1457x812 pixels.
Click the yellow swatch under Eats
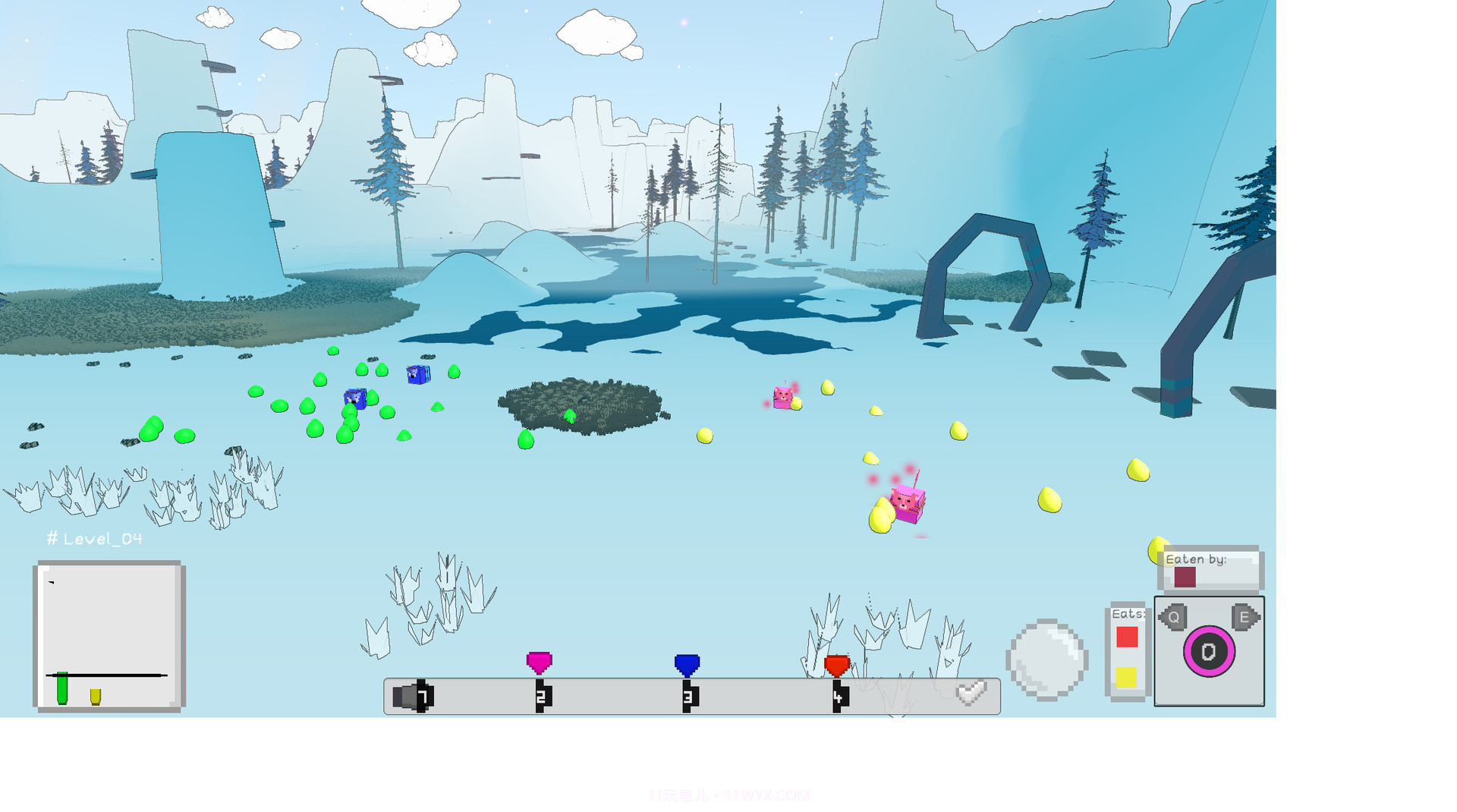[x=1126, y=677]
